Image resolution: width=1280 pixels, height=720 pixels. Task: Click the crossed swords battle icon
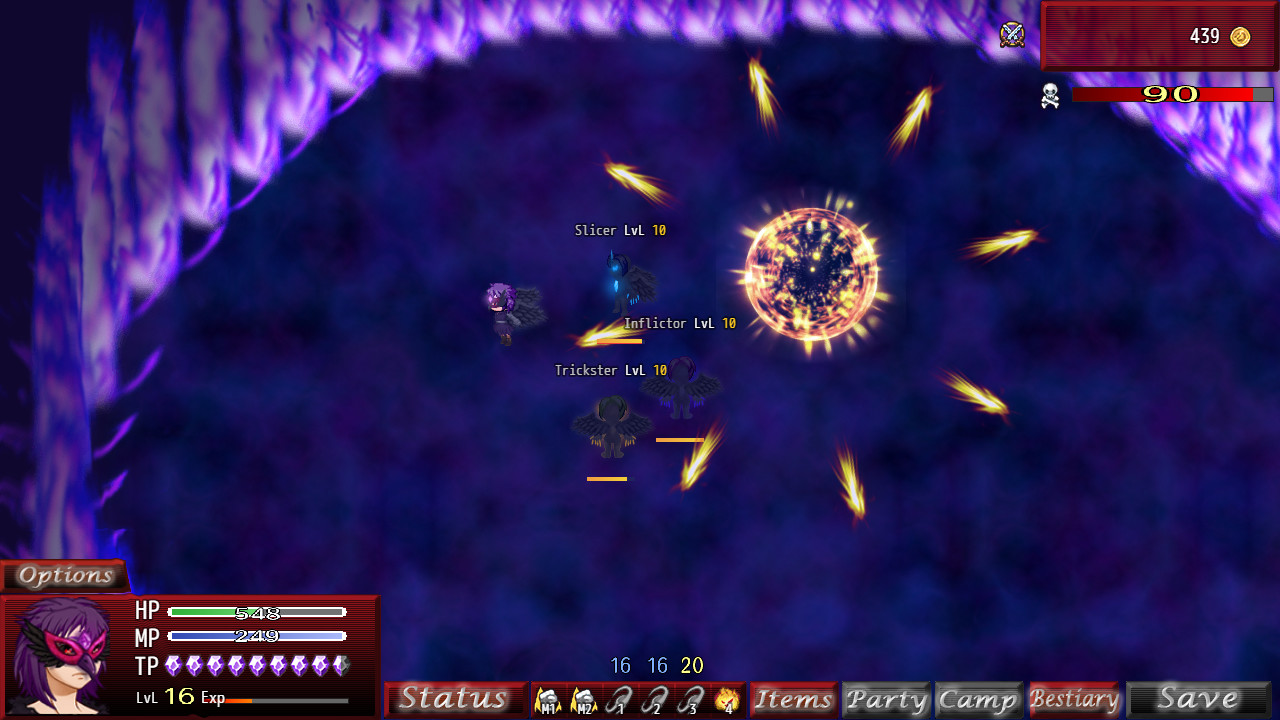pyautogui.click(x=1013, y=36)
